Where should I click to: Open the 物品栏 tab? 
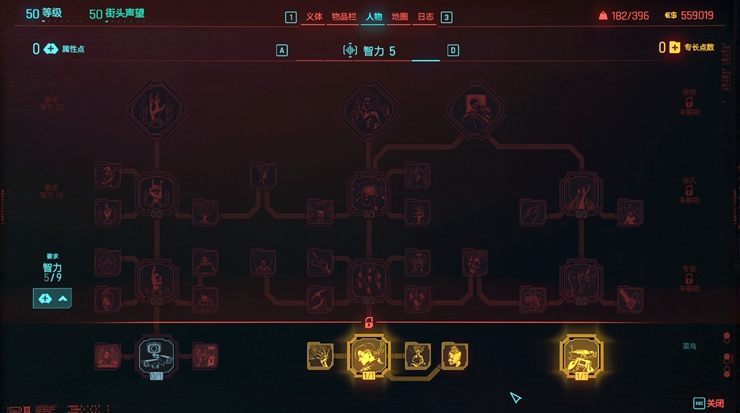click(x=345, y=16)
